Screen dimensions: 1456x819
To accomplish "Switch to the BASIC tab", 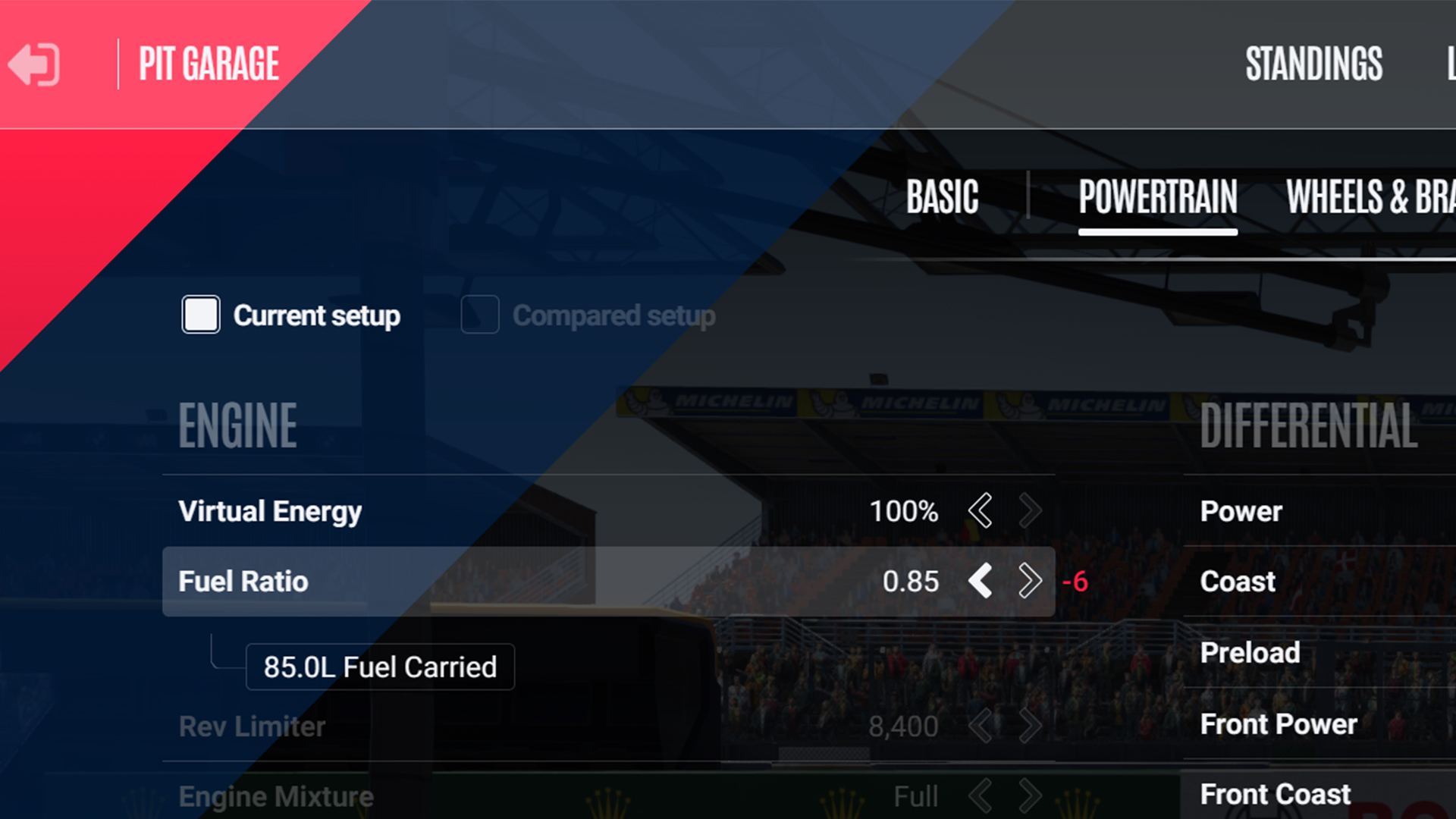I will pos(942,196).
